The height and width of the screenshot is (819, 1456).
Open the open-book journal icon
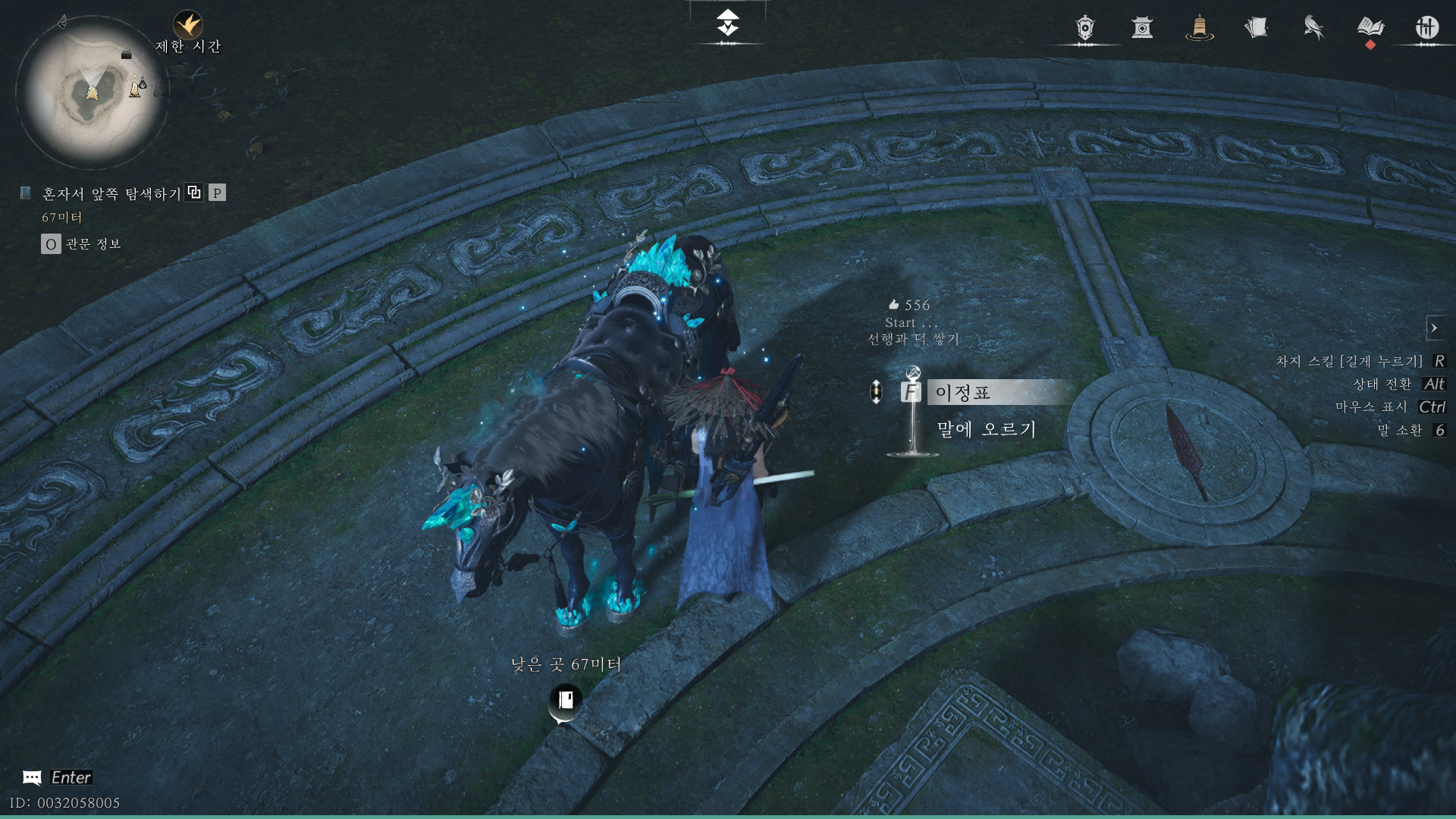(x=1370, y=28)
